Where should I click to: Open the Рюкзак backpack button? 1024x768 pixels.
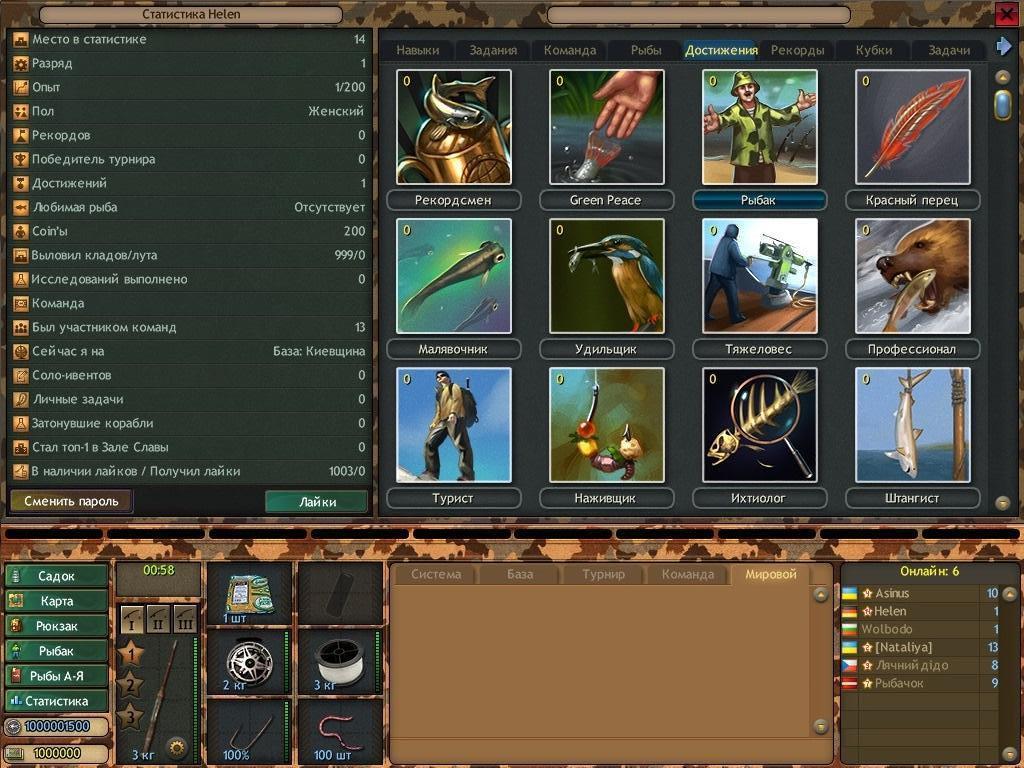tap(56, 626)
